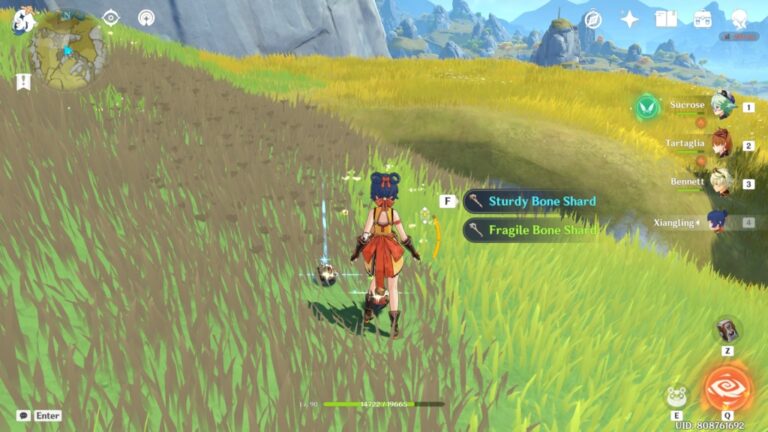The image size is (768, 432).
Task: Cast Xiangling's Guoba elemental skill
Action: coord(677,396)
